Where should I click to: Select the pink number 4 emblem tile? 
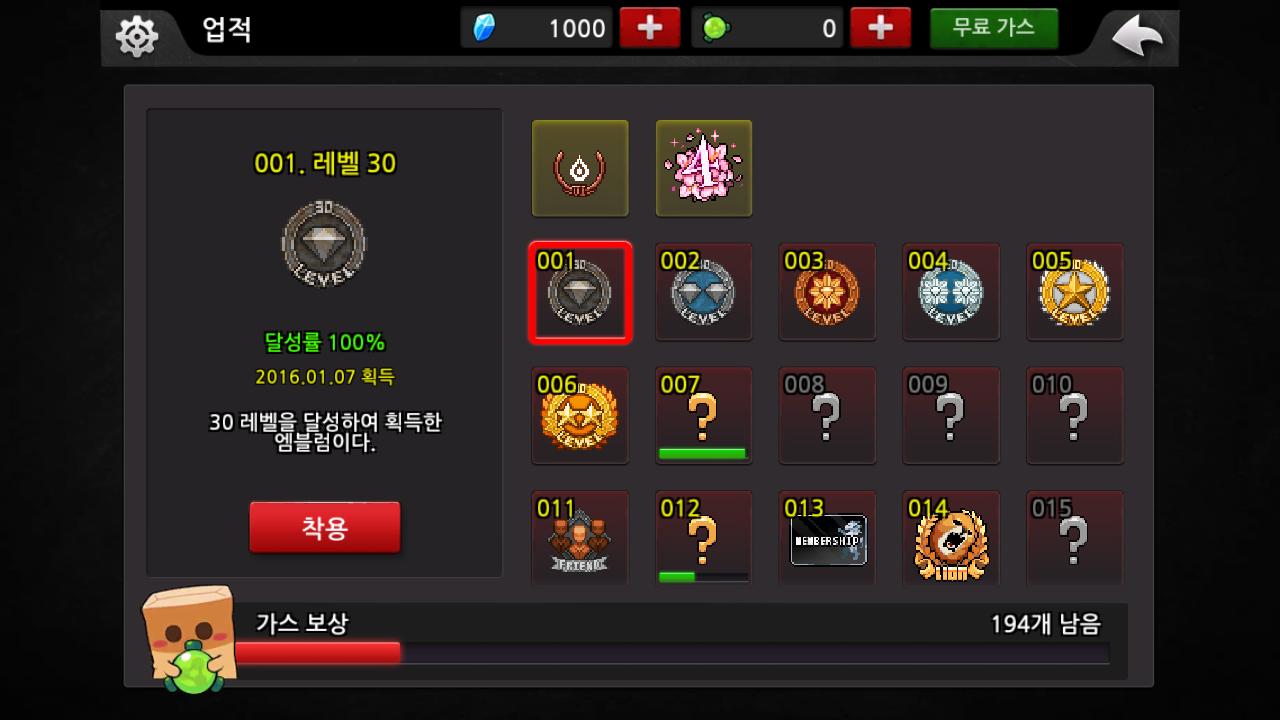pyautogui.click(x=704, y=168)
